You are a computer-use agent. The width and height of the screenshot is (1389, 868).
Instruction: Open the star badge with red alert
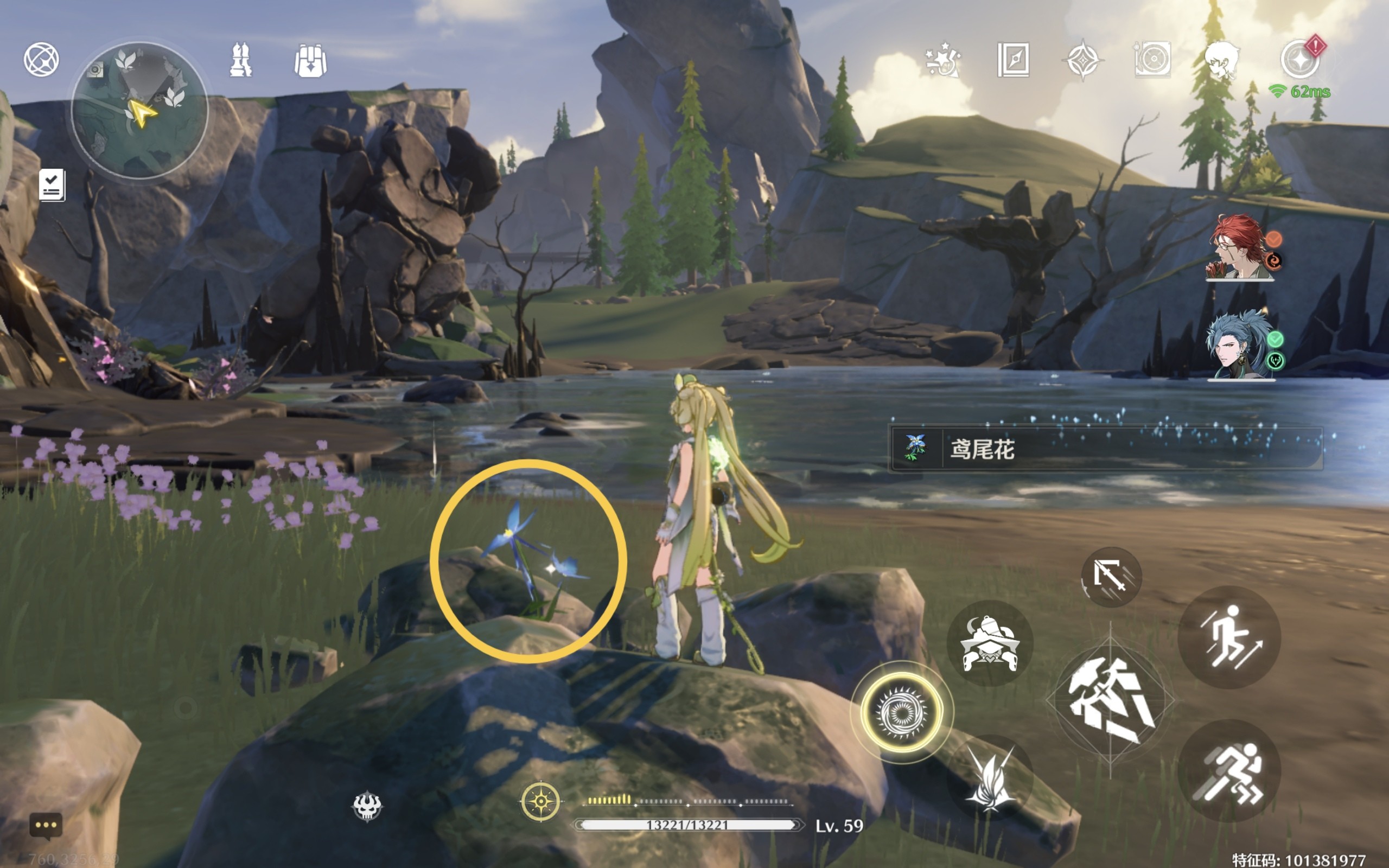point(1300,59)
